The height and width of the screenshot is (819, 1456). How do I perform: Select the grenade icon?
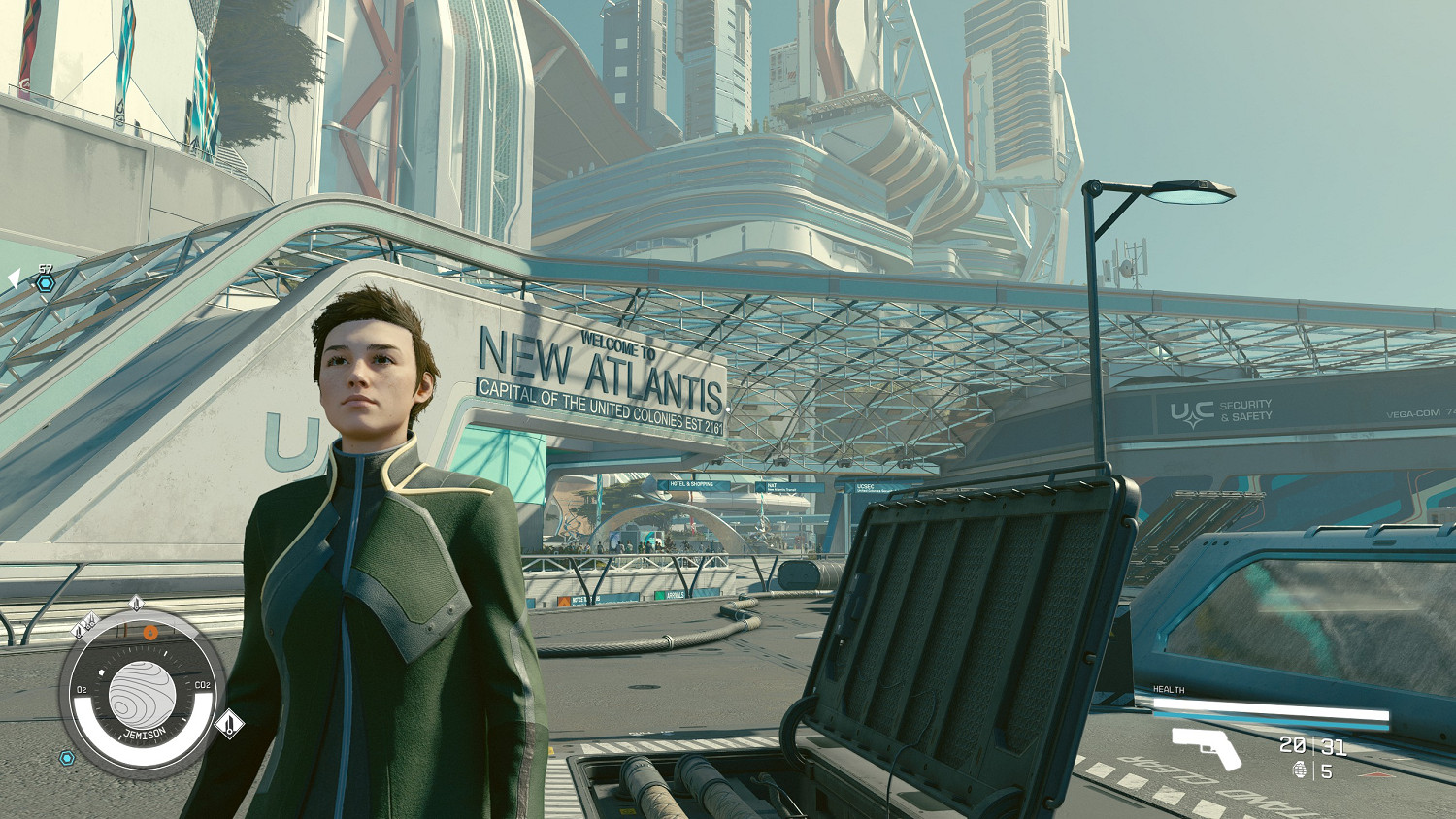[1301, 770]
